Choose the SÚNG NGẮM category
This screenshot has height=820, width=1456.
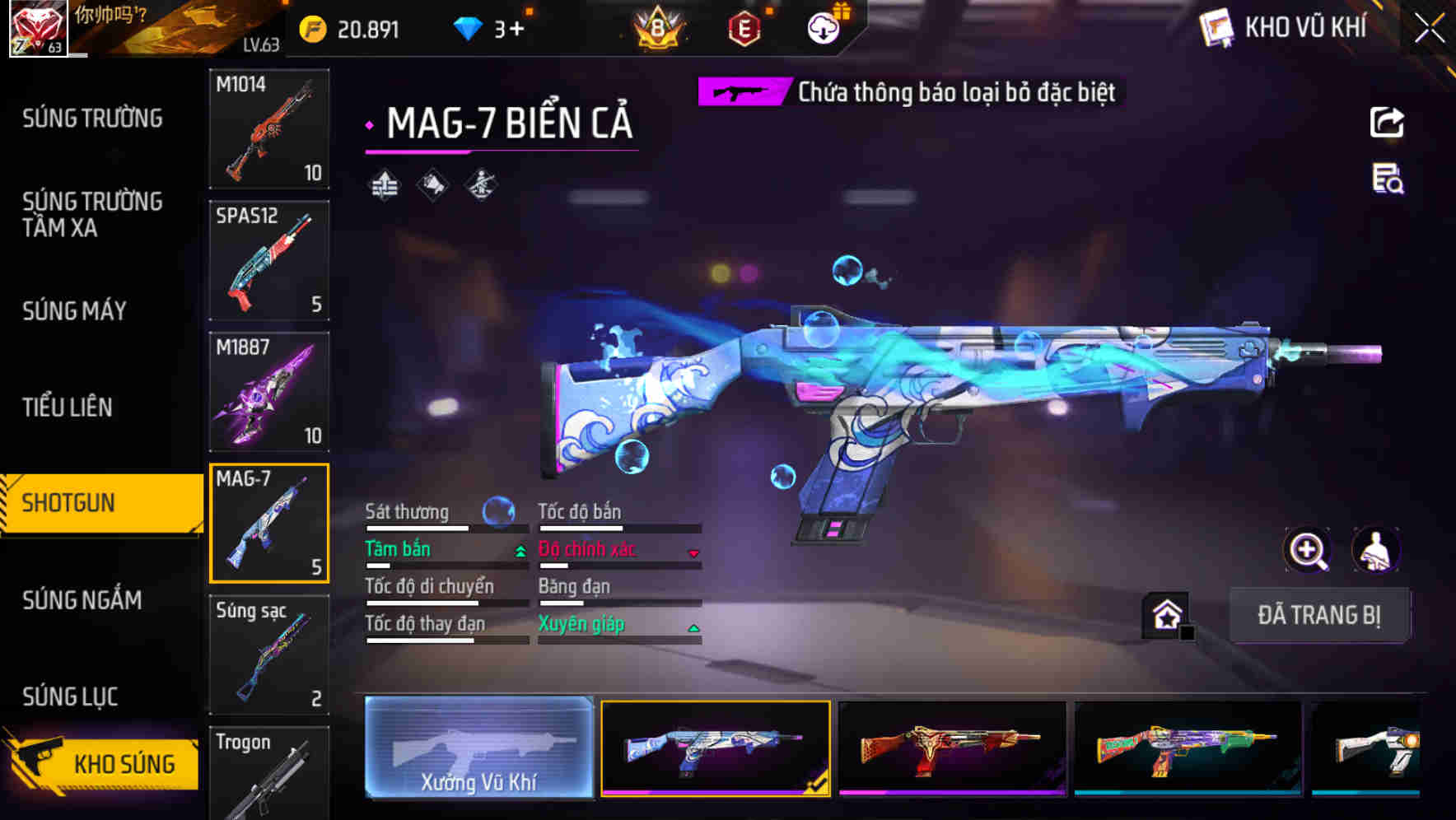click(82, 600)
